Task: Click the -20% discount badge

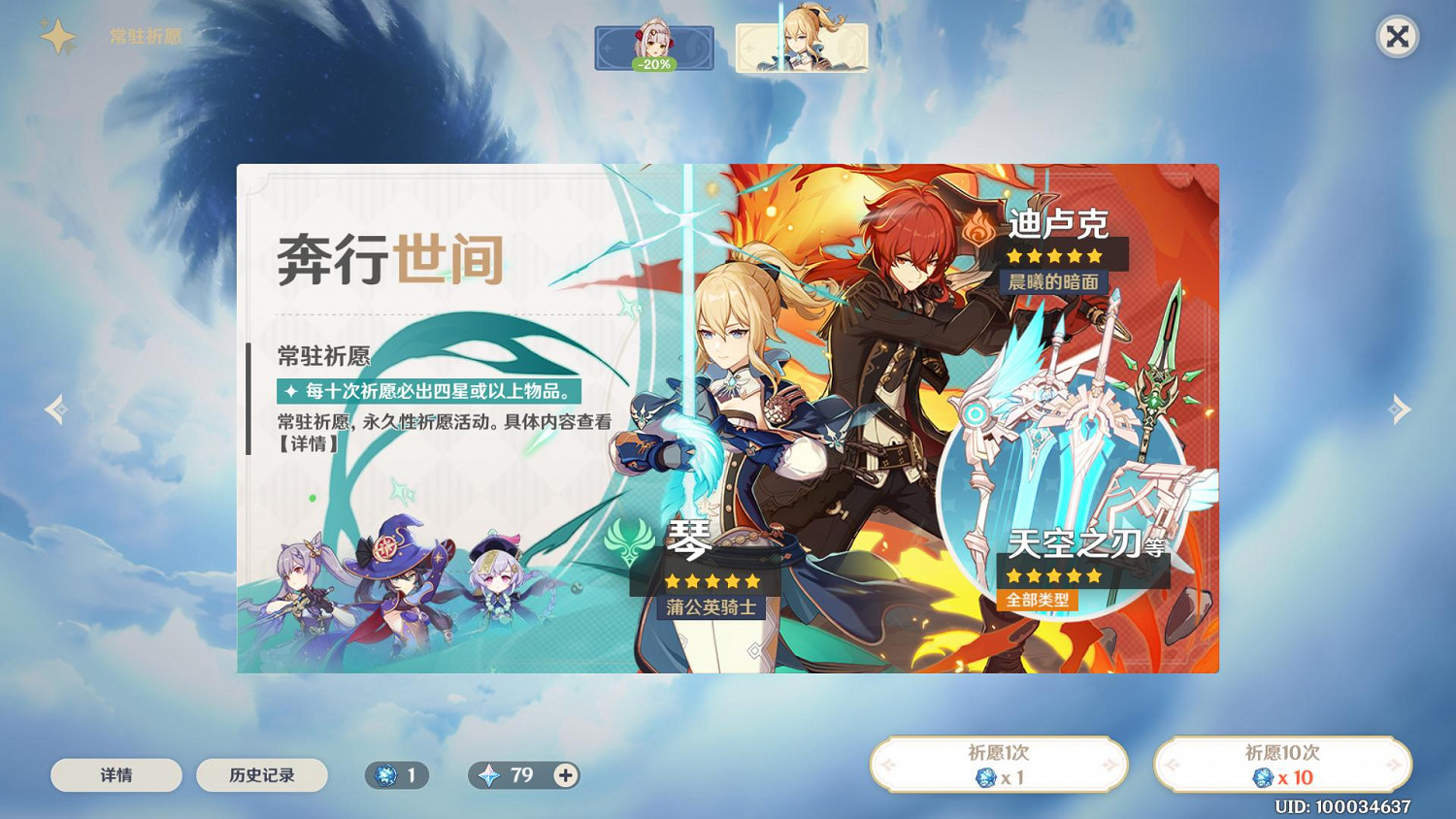Action: tap(654, 66)
